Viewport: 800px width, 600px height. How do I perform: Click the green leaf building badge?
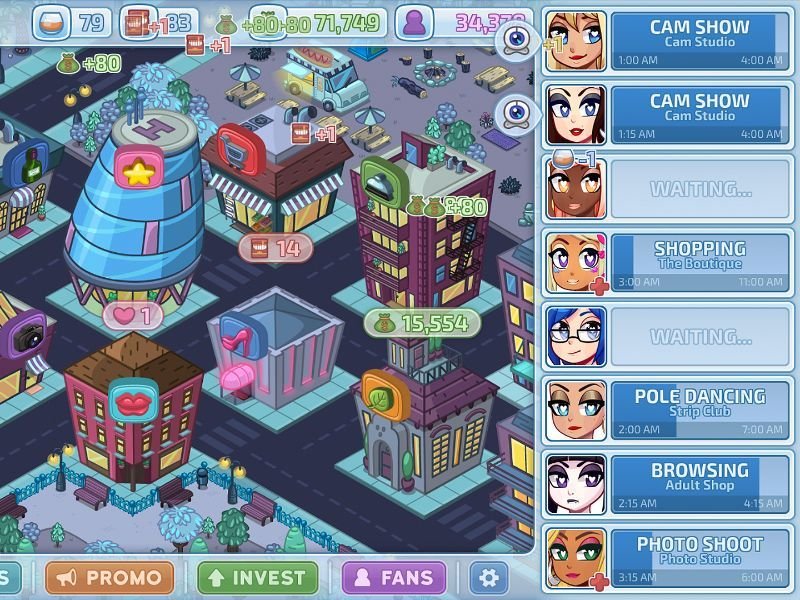pos(383,393)
